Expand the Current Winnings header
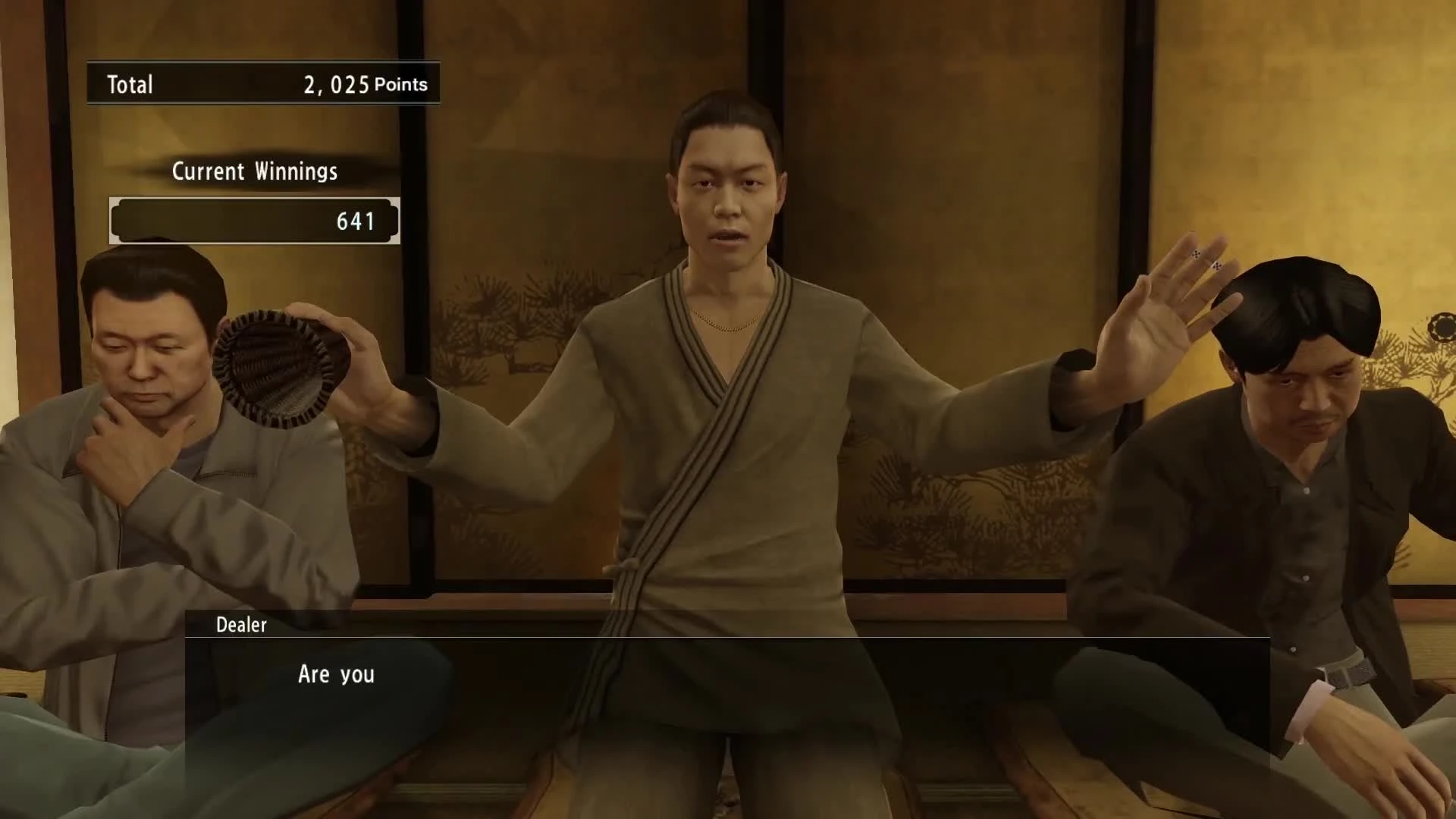 point(254,171)
